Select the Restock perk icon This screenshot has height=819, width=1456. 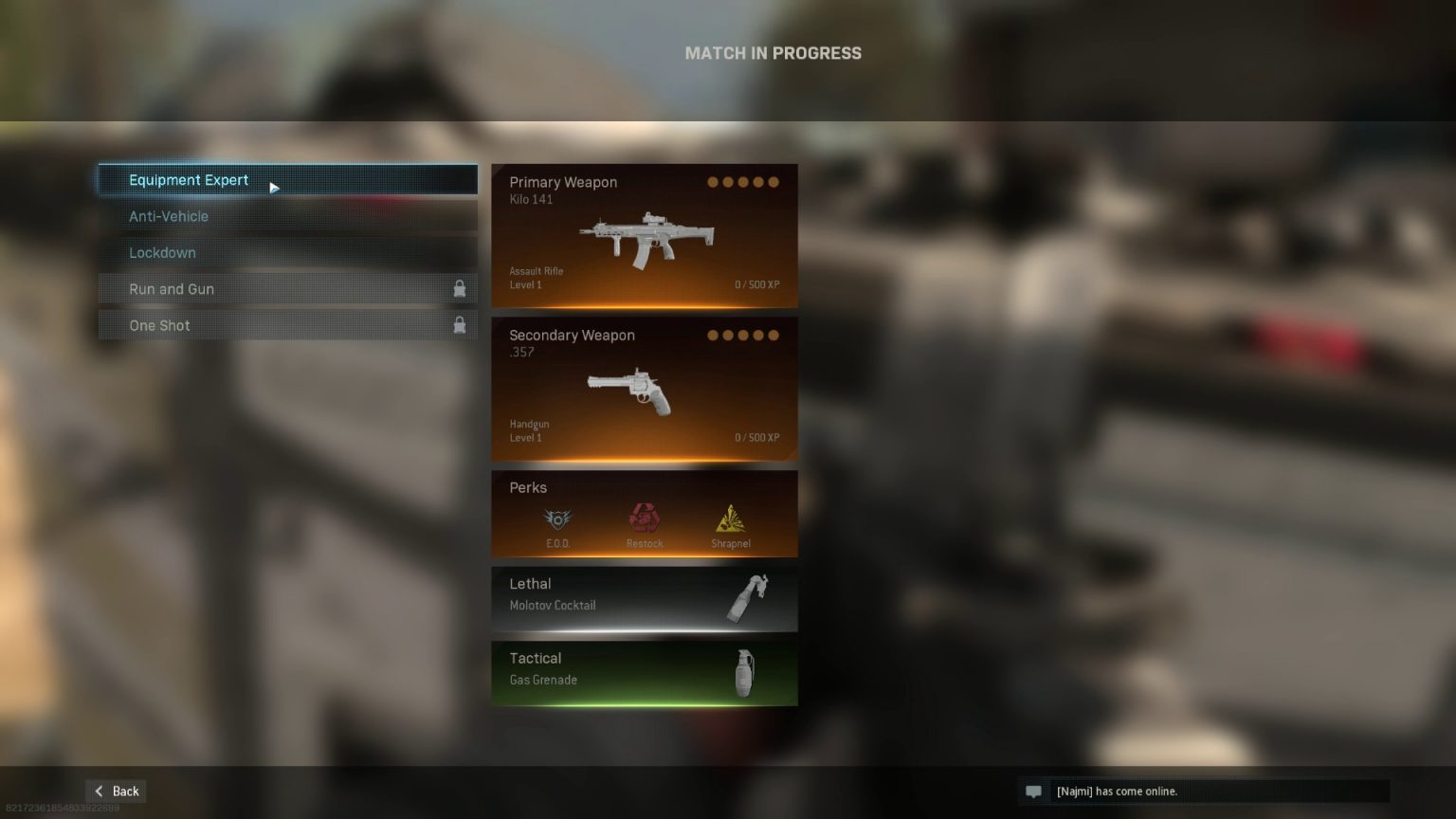click(645, 518)
